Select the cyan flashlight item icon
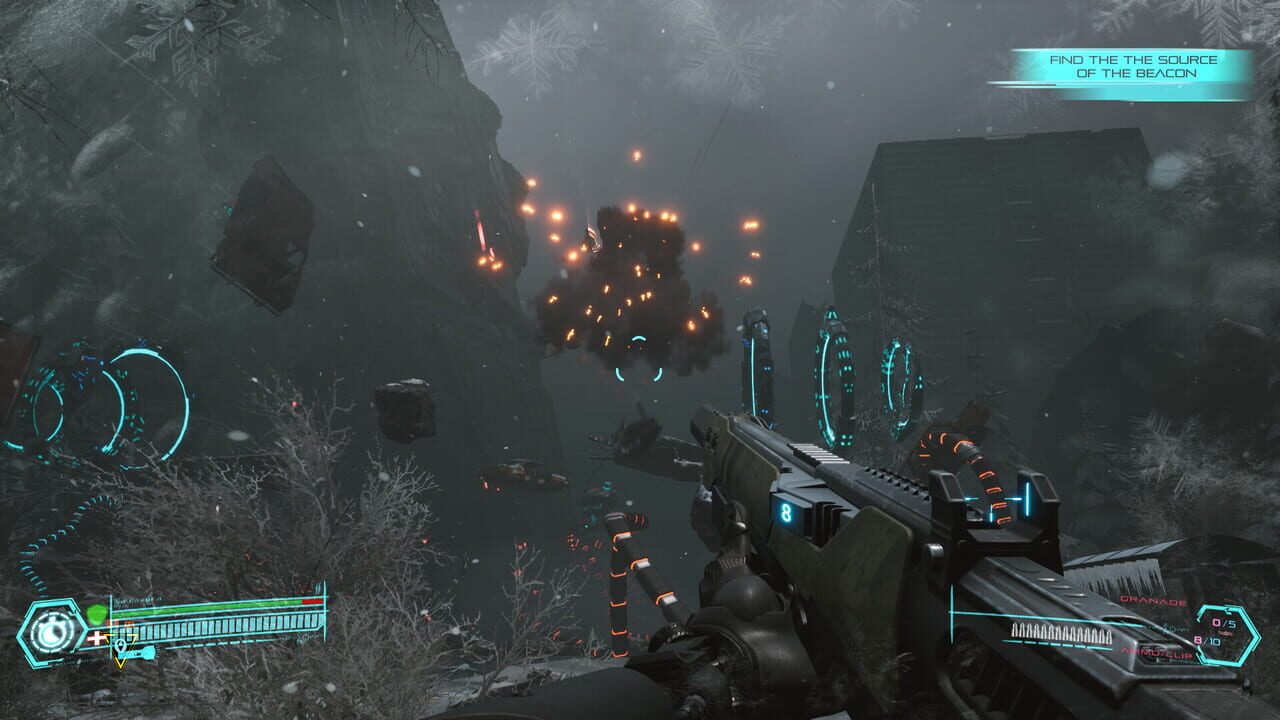The image size is (1280, 720). click(x=145, y=652)
